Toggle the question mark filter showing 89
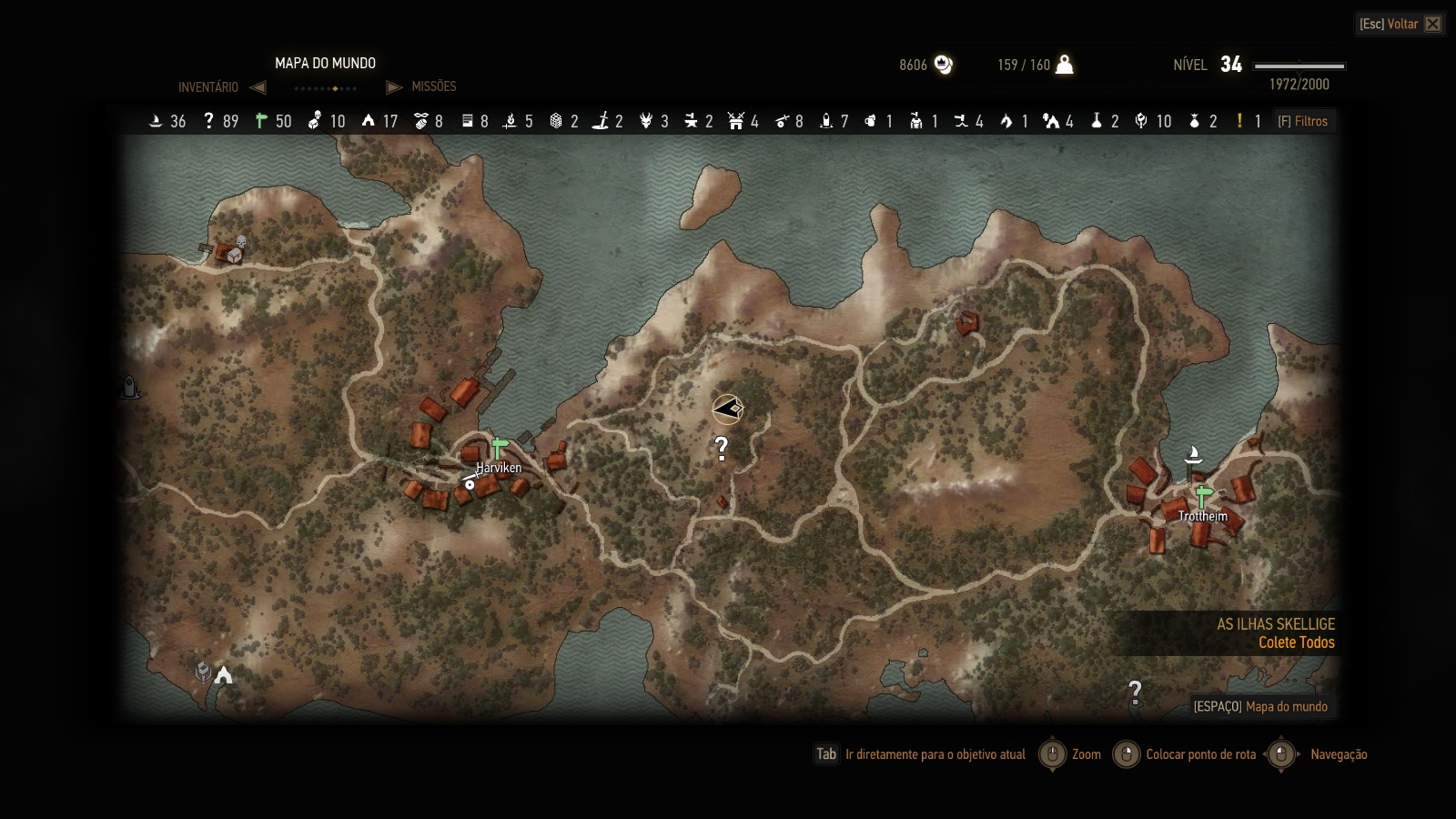Image resolution: width=1456 pixels, height=819 pixels. (208, 121)
